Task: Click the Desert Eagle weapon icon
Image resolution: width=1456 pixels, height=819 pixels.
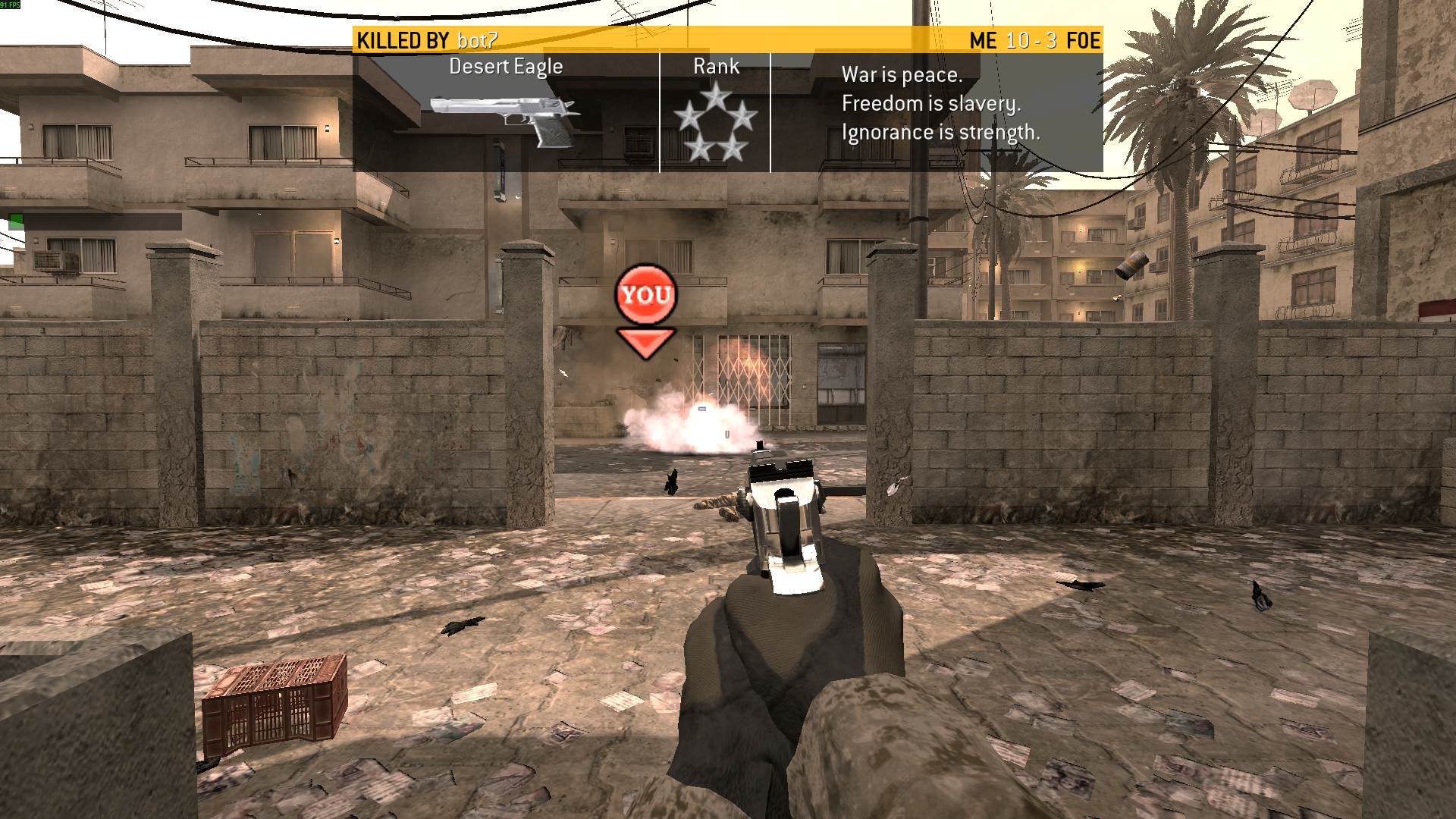Action: (506, 120)
